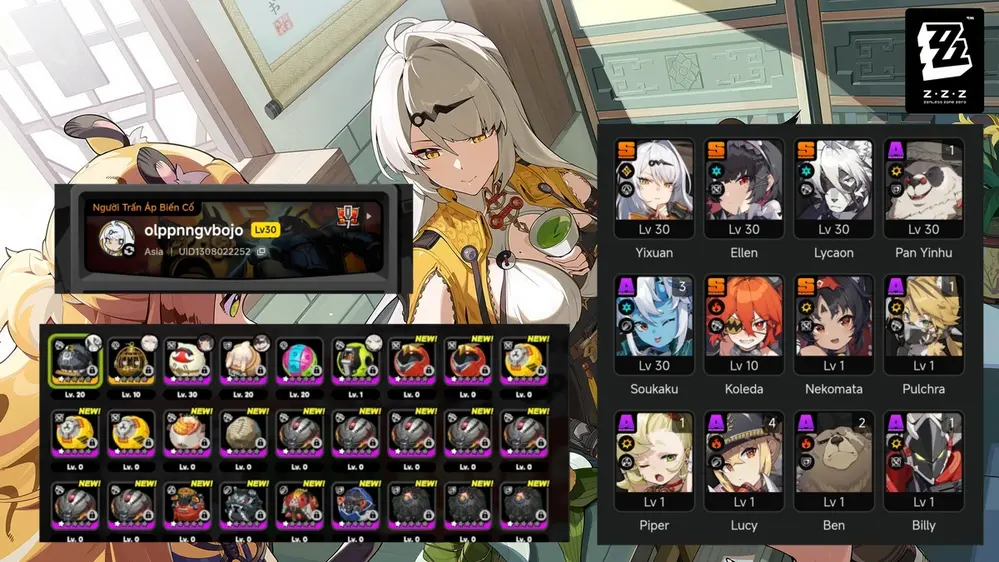
Task: Copy the UID with the copy icon
Action: (x=261, y=252)
